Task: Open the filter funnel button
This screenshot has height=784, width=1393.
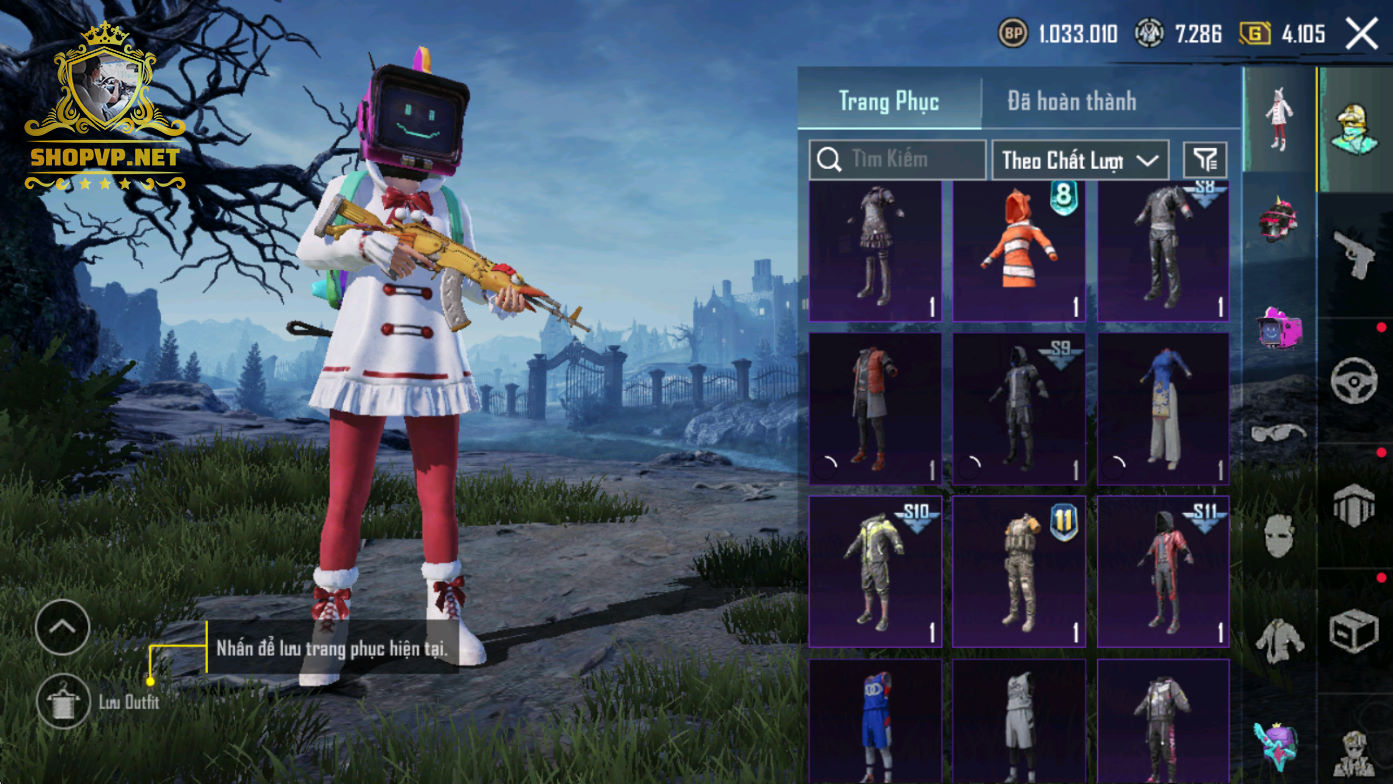Action: click(x=1205, y=159)
